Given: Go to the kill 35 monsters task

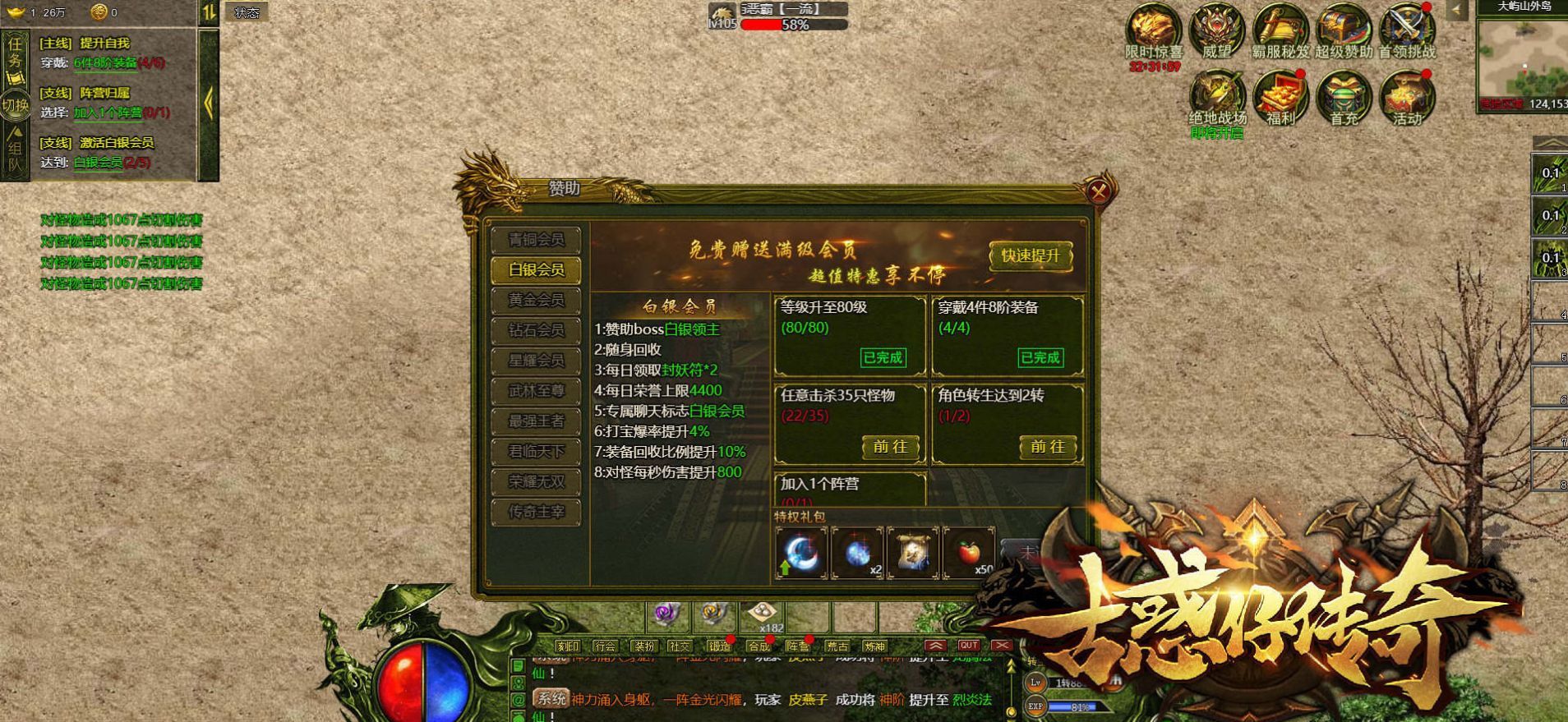Looking at the screenshot, I should coord(890,447).
